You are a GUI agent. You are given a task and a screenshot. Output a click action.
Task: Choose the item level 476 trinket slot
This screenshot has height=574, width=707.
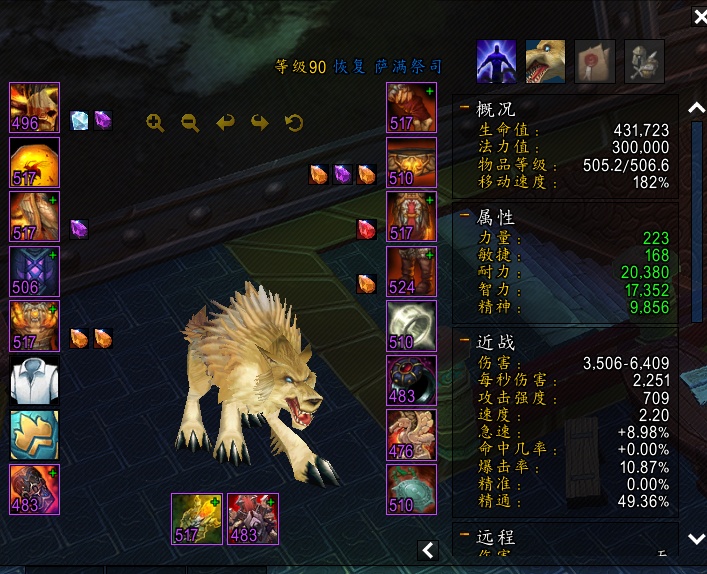pos(411,435)
